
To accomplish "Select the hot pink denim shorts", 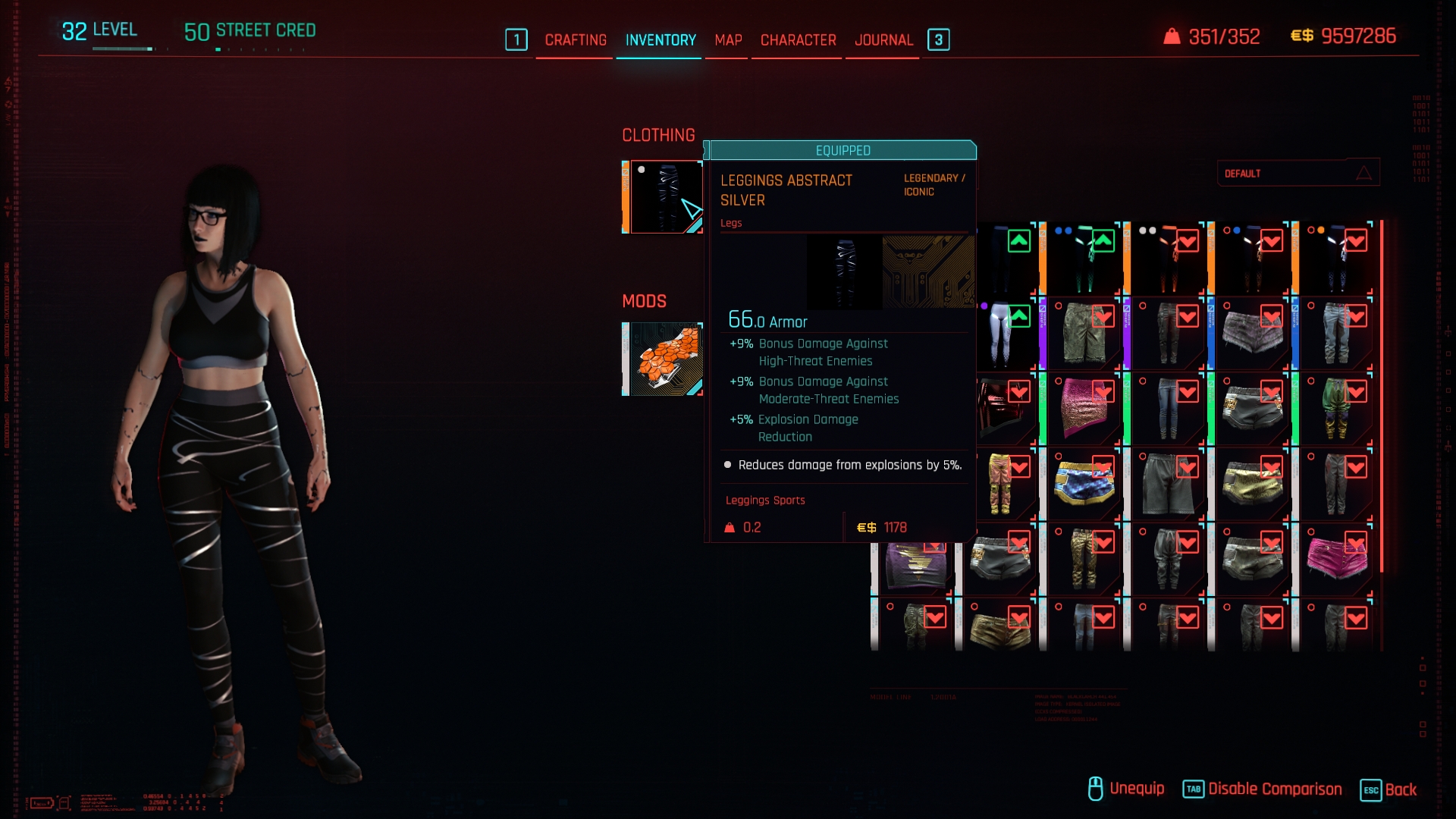I will [1336, 560].
